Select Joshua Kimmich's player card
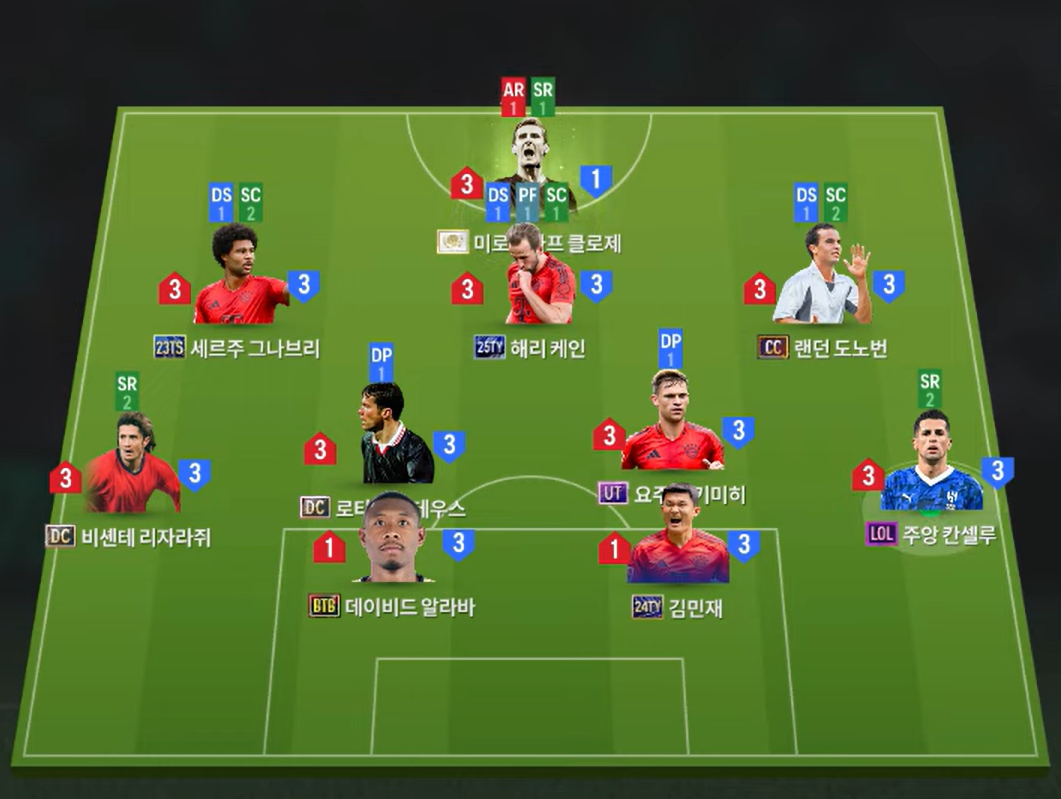Image resolution: width=1061 pixels, height=799 pixels. [x=670, y=423]
